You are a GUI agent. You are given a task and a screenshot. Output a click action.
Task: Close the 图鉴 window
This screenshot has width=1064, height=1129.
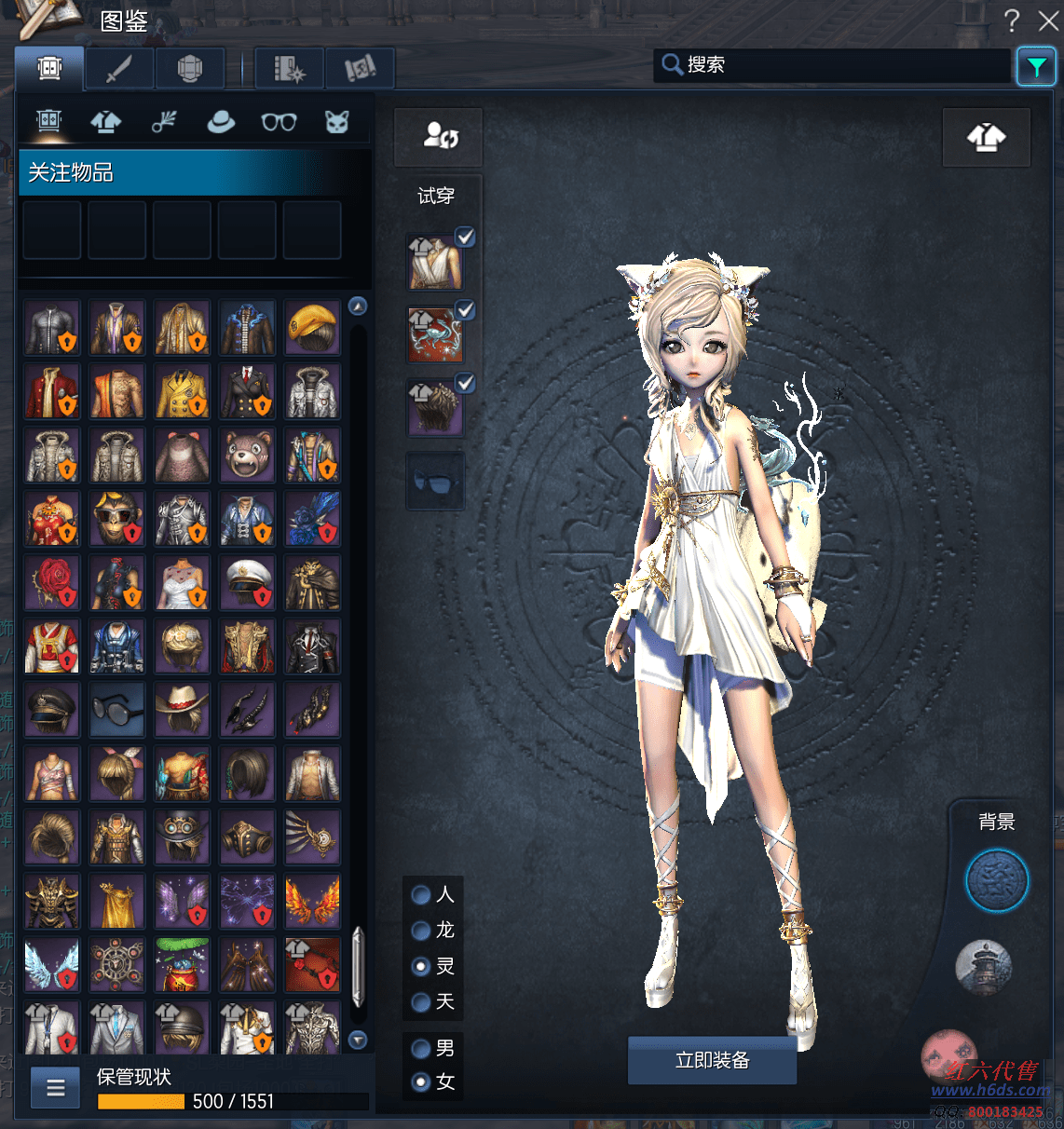tap(1048, 20)
